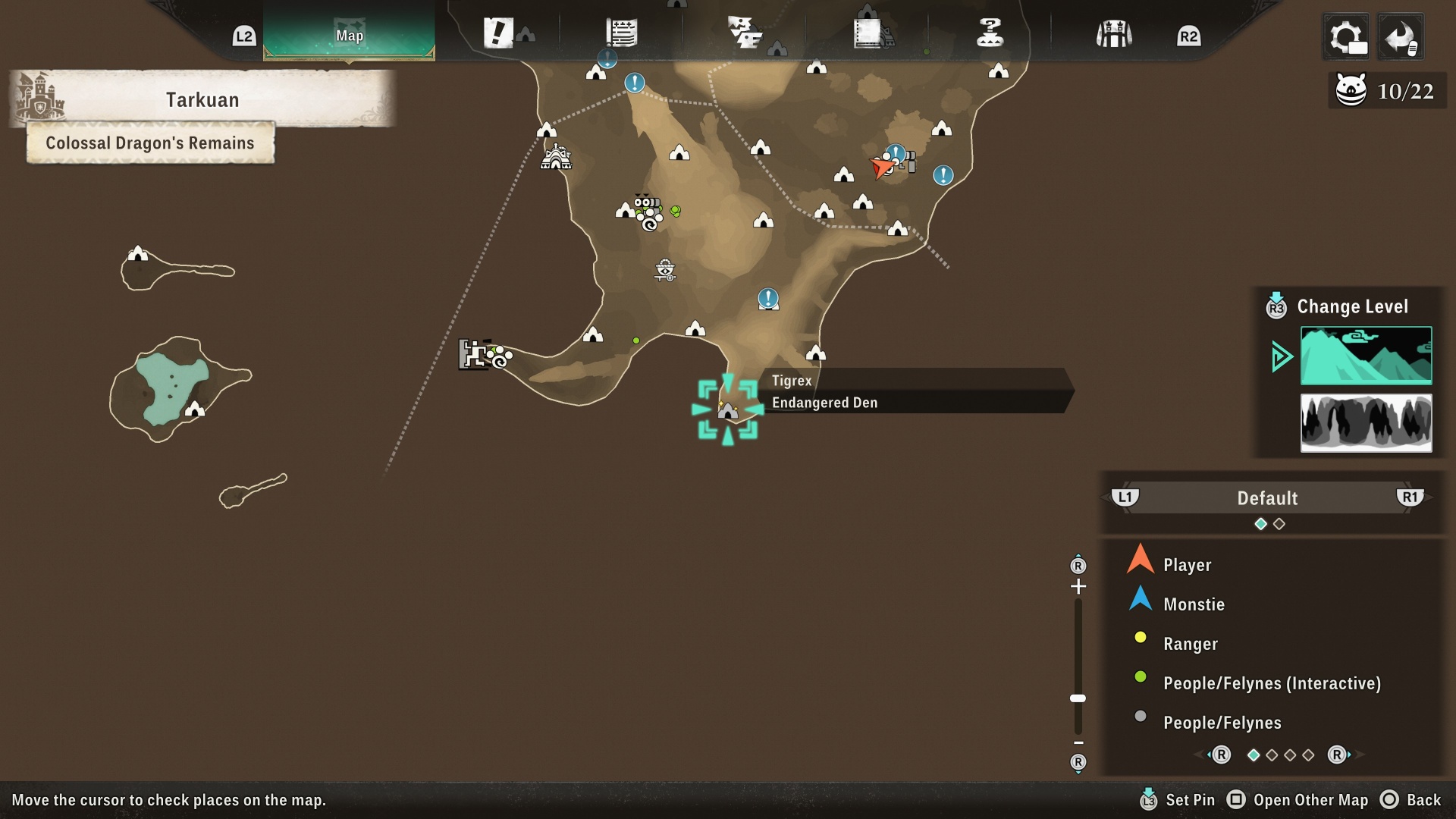Switch to the Map tab
1456x819 pixels.
pyautogui.click(x=350, y=34)
